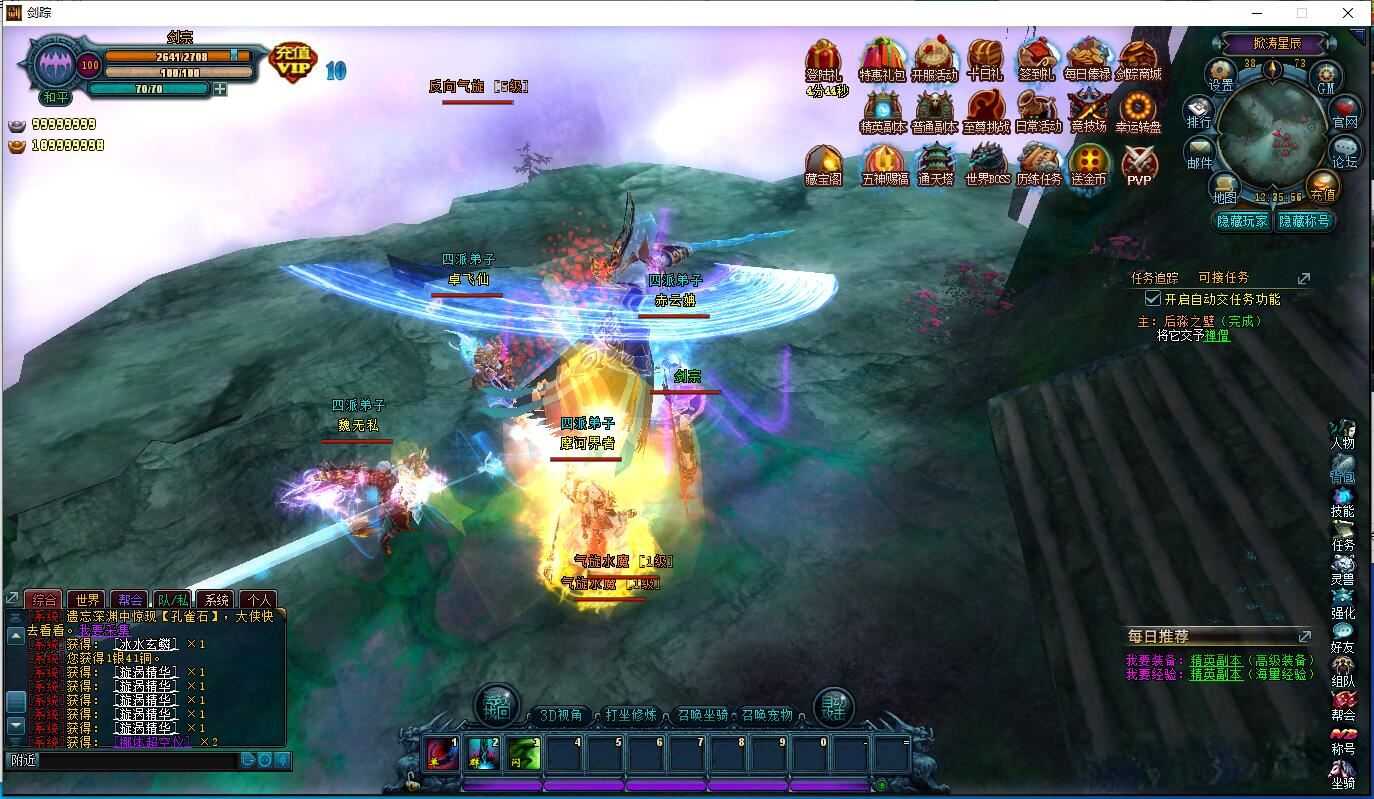1374x799 pixels.
Task: Toggle the 隐藏玩家 button
Action: [x=1241, y=221]
